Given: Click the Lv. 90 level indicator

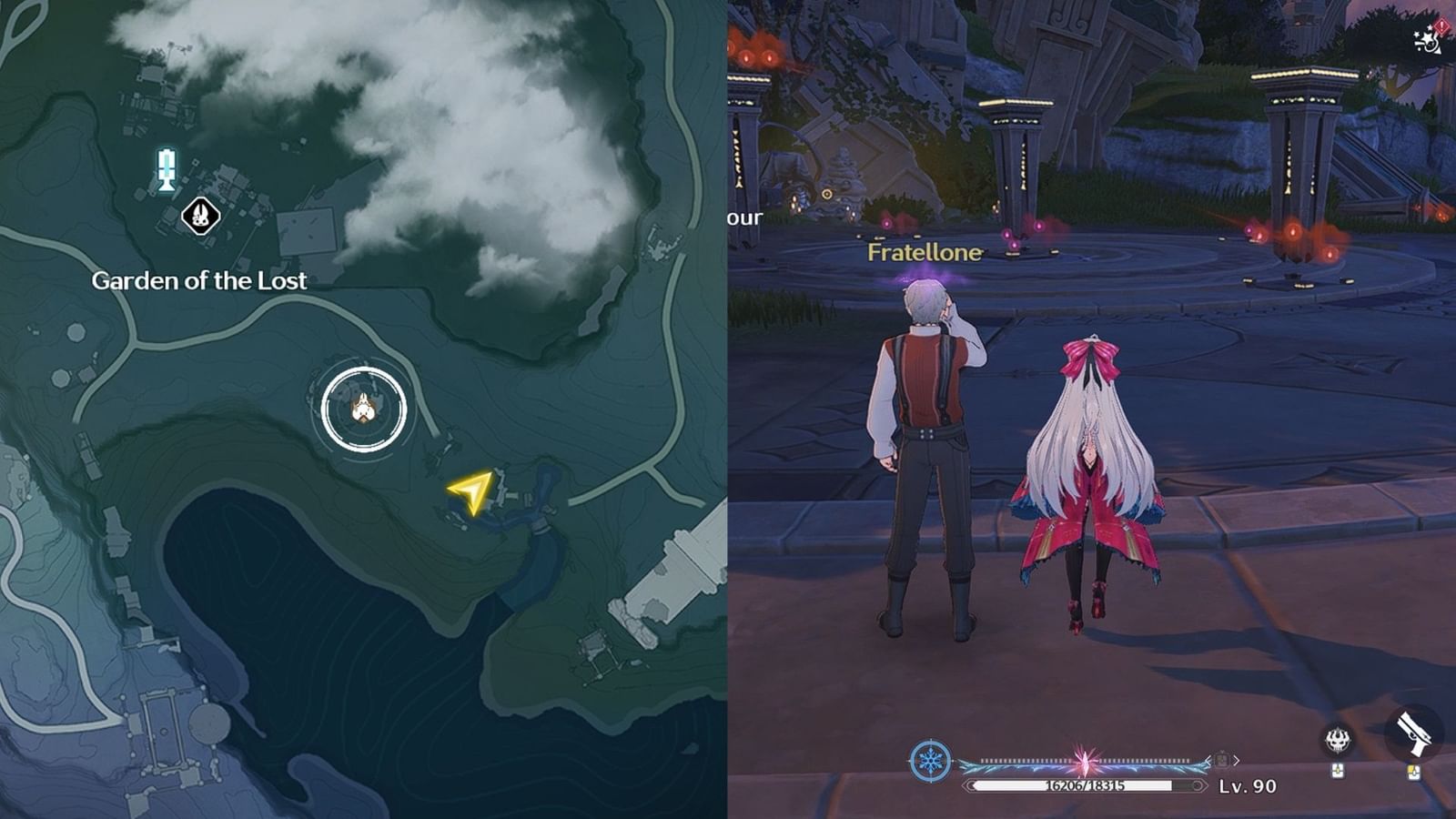Looking at the screenshot, I should (x=1248, y=786).
